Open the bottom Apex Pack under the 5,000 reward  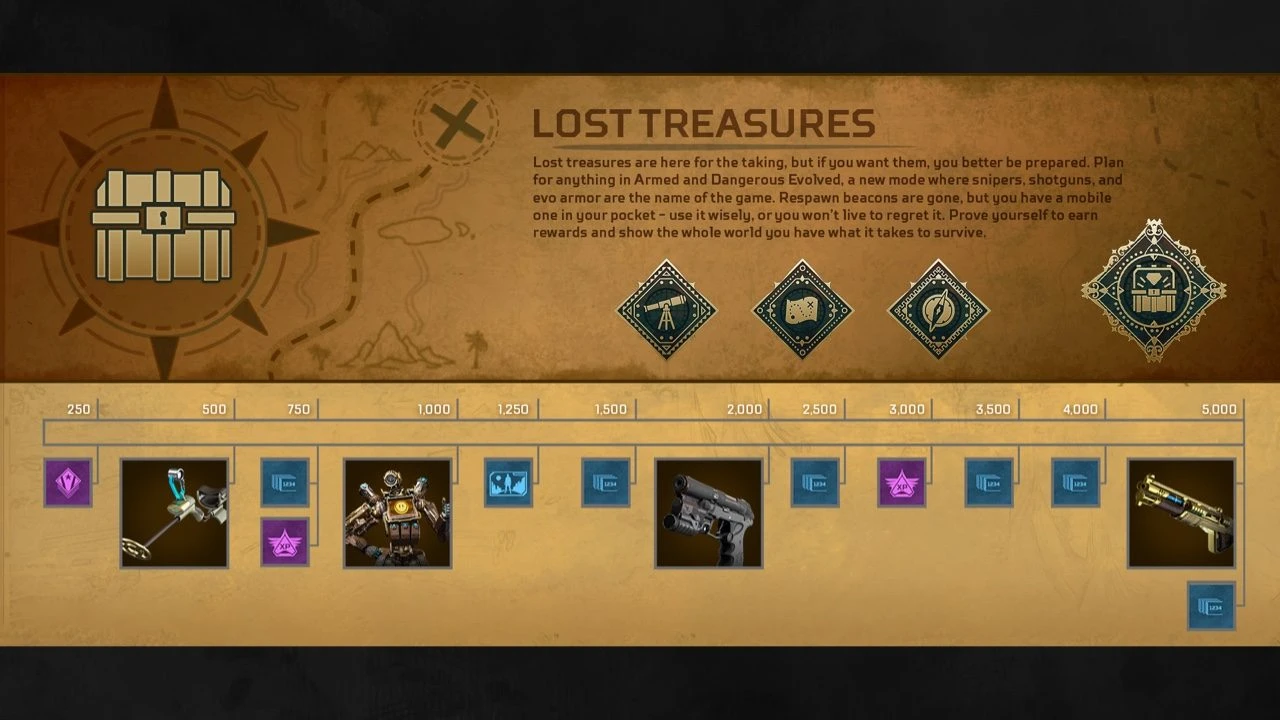(1209, 607)
